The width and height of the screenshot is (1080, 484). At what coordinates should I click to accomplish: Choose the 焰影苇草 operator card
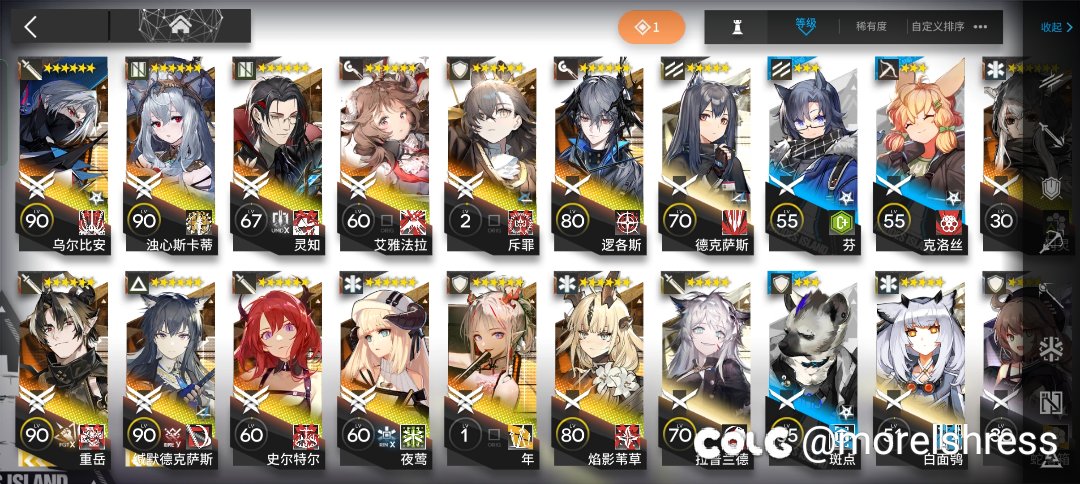tap(603, 365)
